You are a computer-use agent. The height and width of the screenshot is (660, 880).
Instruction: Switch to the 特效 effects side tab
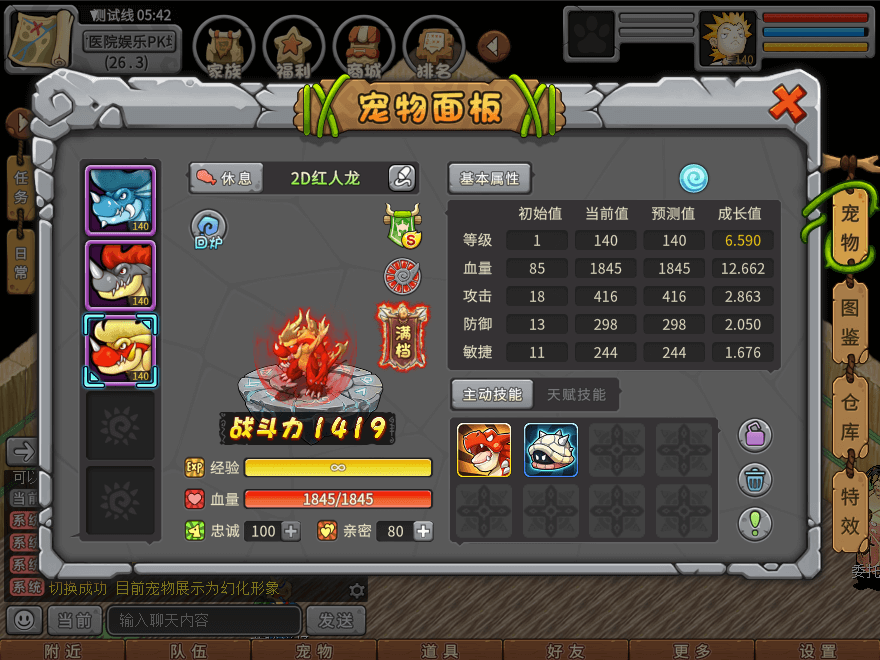pyautogui.click(x=849, y=510)
